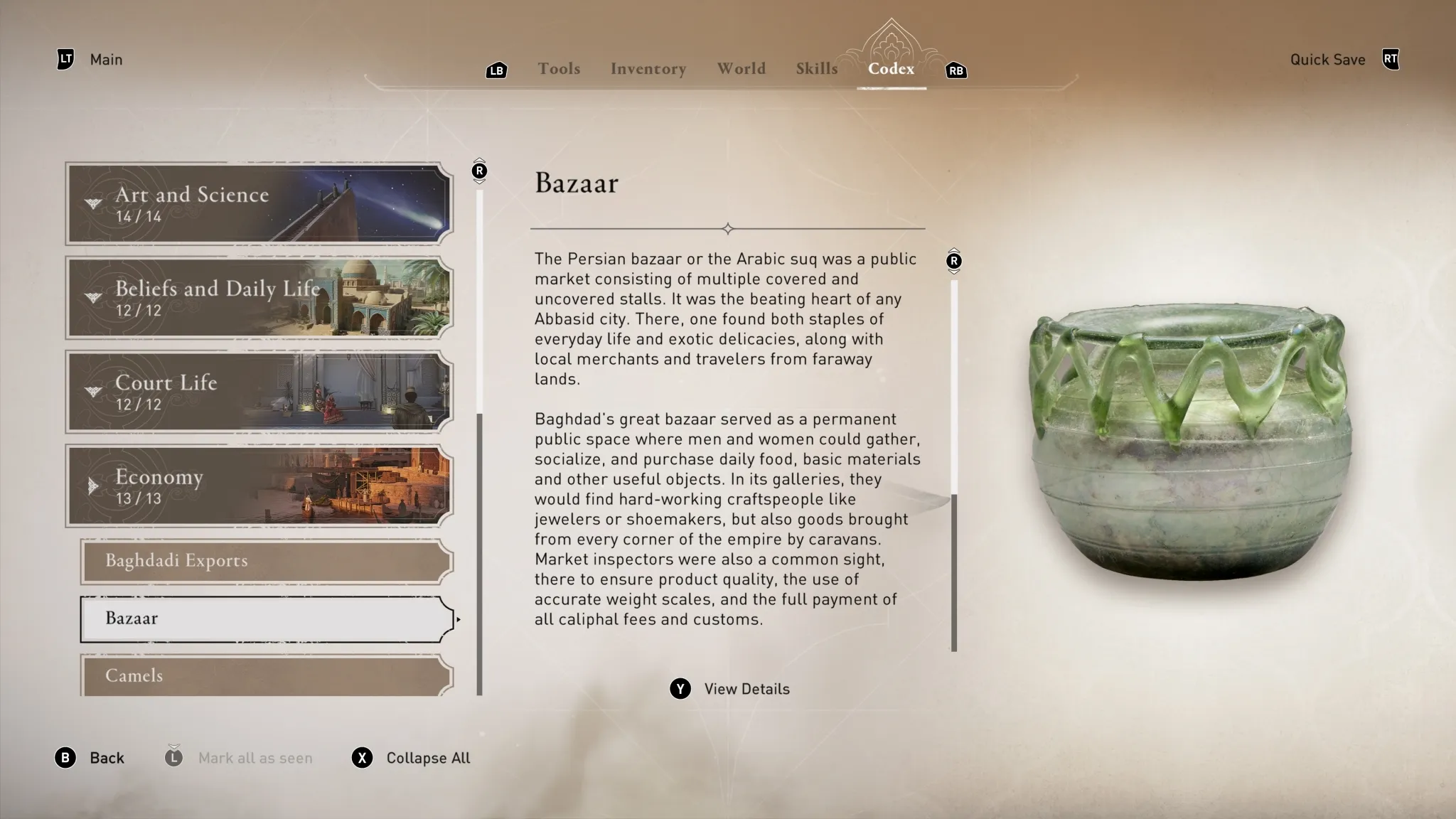Click the ornamental Codex emblem at the top

pyautogui.click(x=891, y=43)
